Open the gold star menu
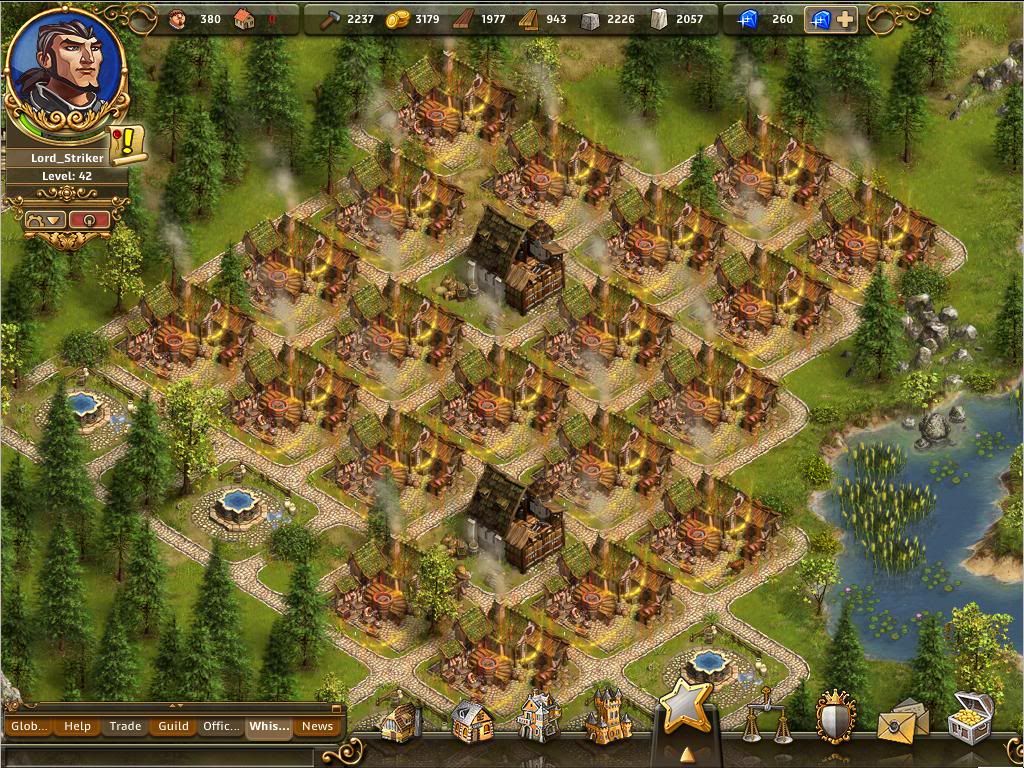 coord(686,708)
